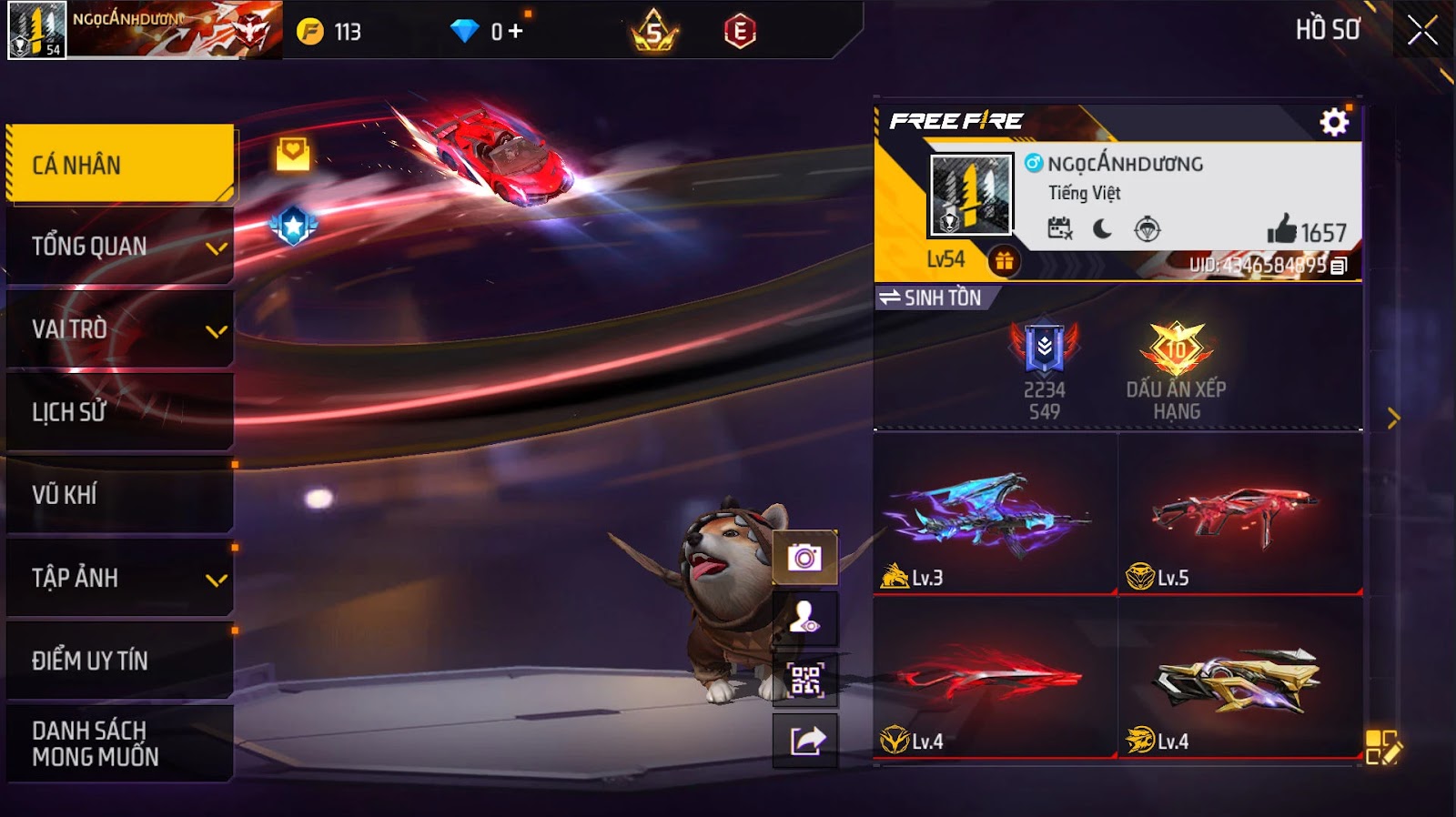The width and height of the screenshot is (1456, 817).
Task: Switch the SINH TỒN mode selector
Action: coord(931,298)
